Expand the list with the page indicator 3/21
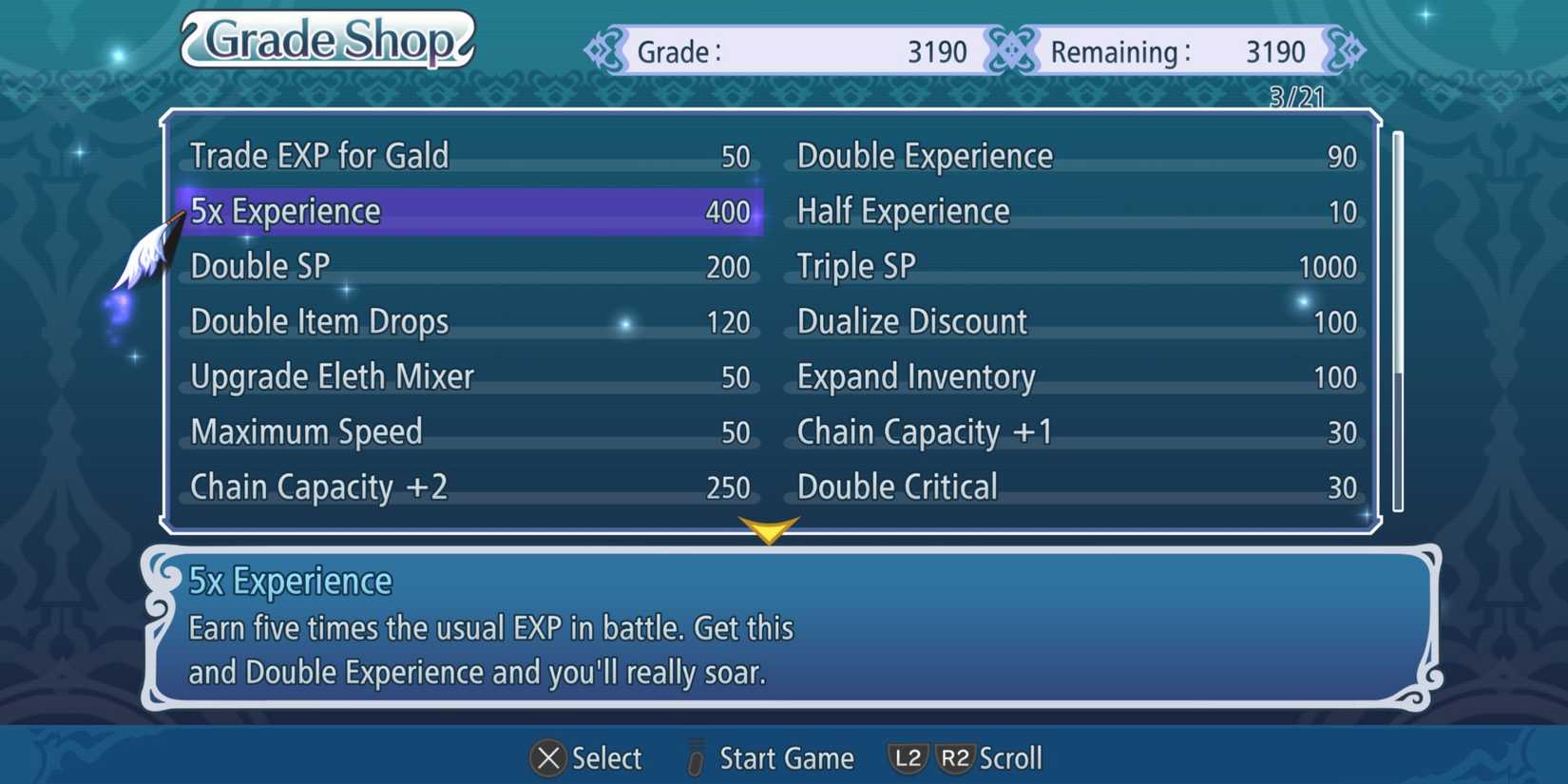 [x=1295, y=95]
